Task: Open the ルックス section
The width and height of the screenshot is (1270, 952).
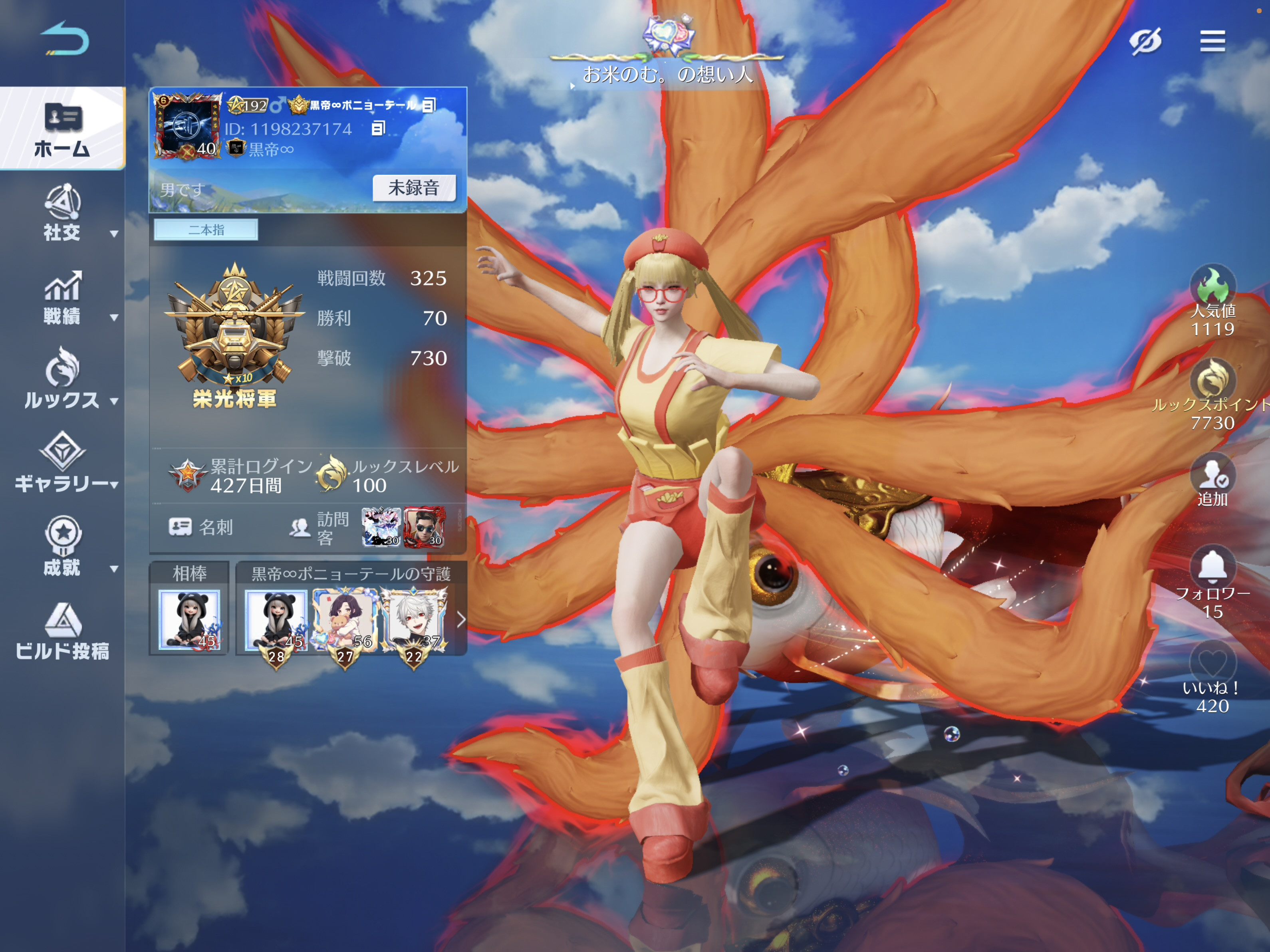Action: coord(62,379)
